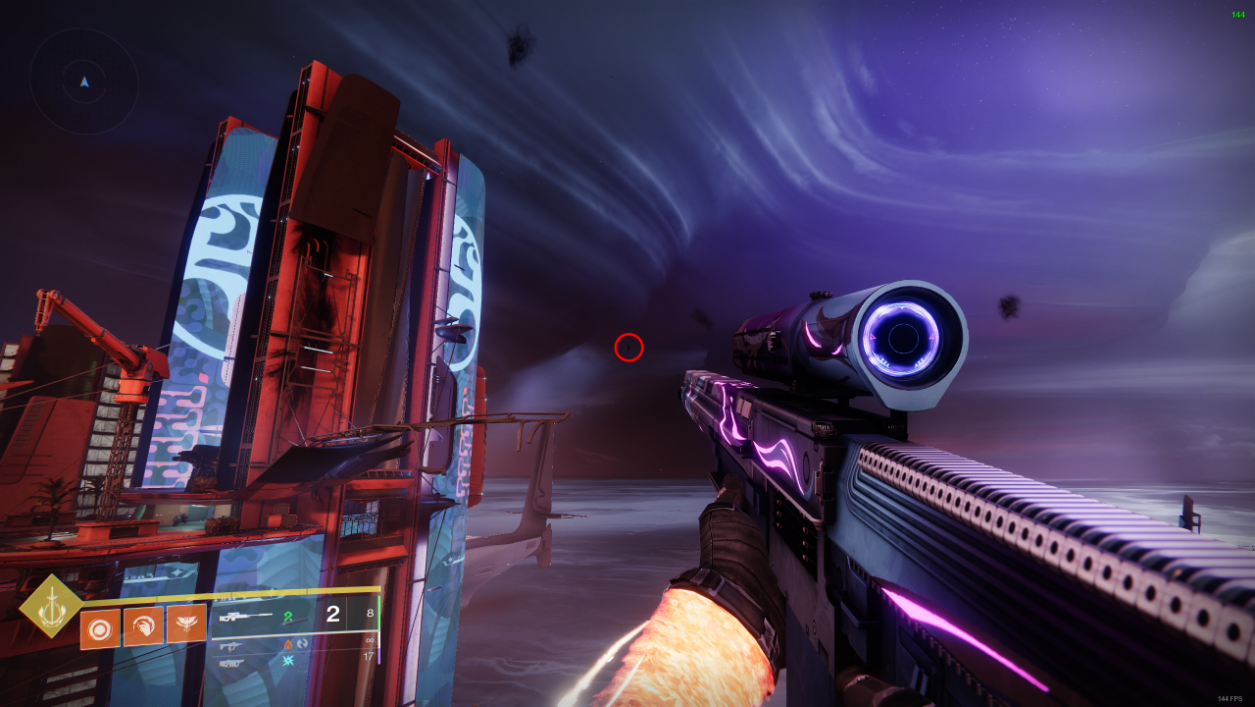Use the orange melee ability with head silhouette

point(143,627)
